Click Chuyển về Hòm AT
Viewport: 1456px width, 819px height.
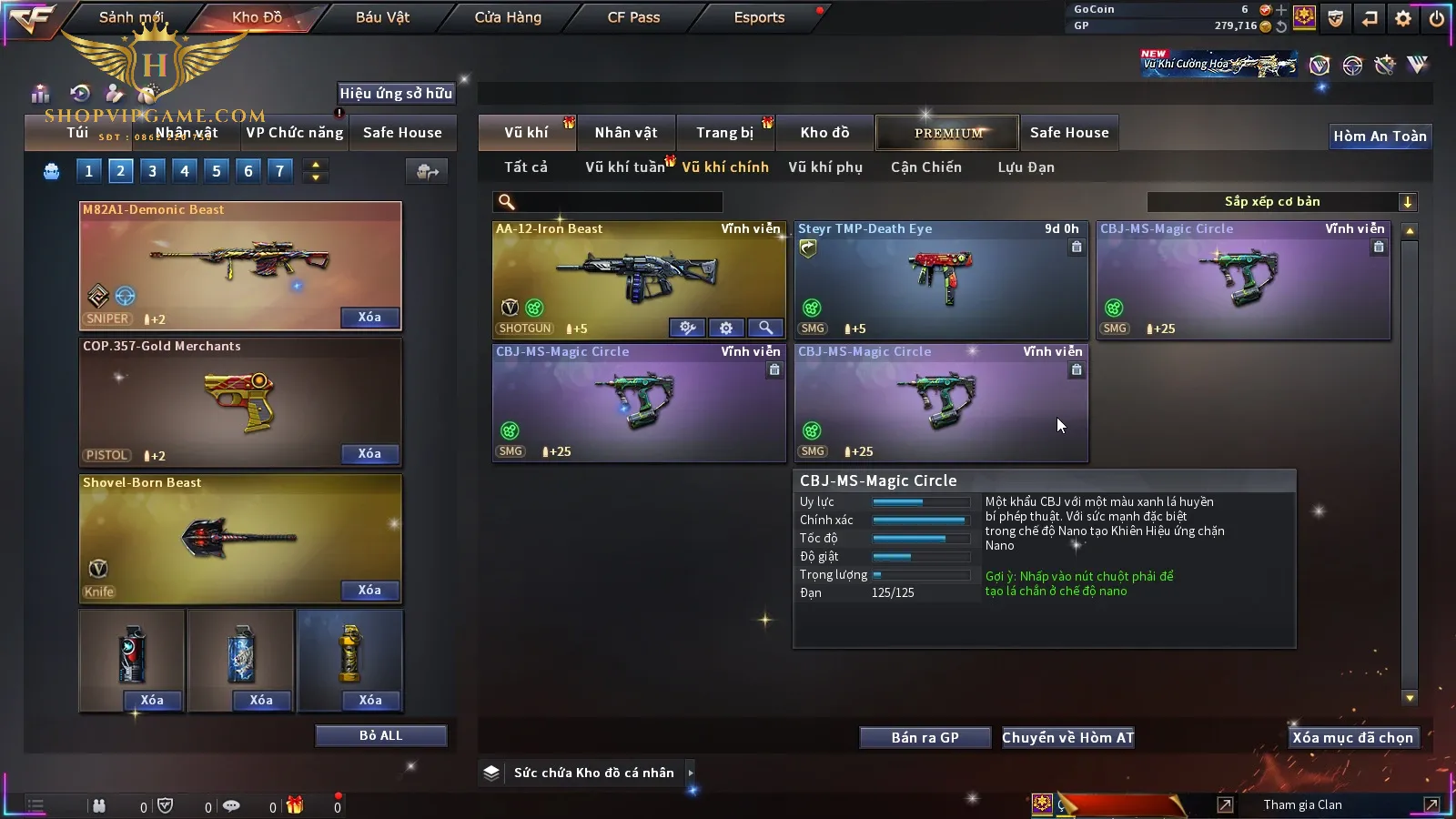[x=1067, y=738]
